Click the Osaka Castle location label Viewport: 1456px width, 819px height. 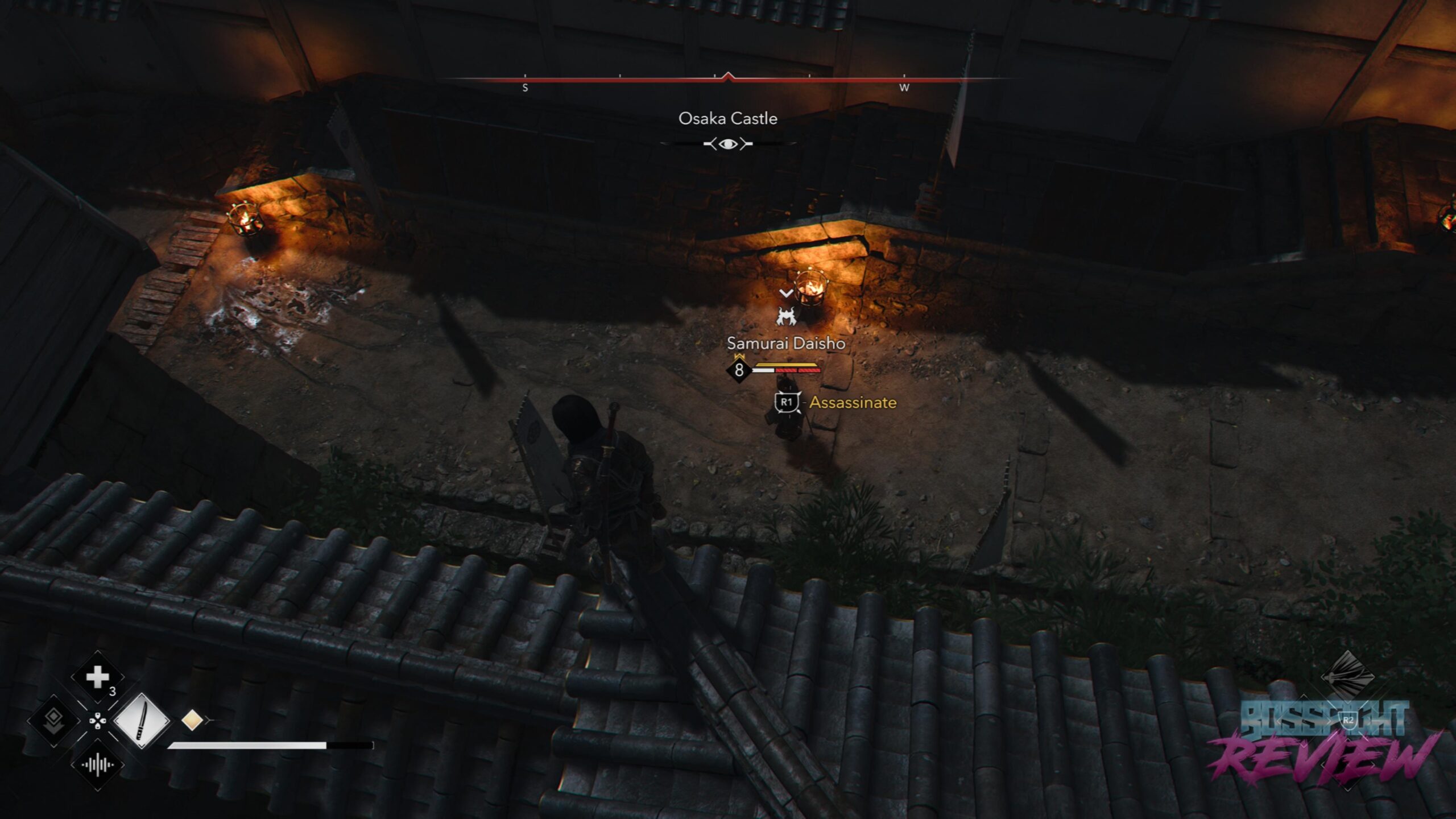[x=727, y=118]
